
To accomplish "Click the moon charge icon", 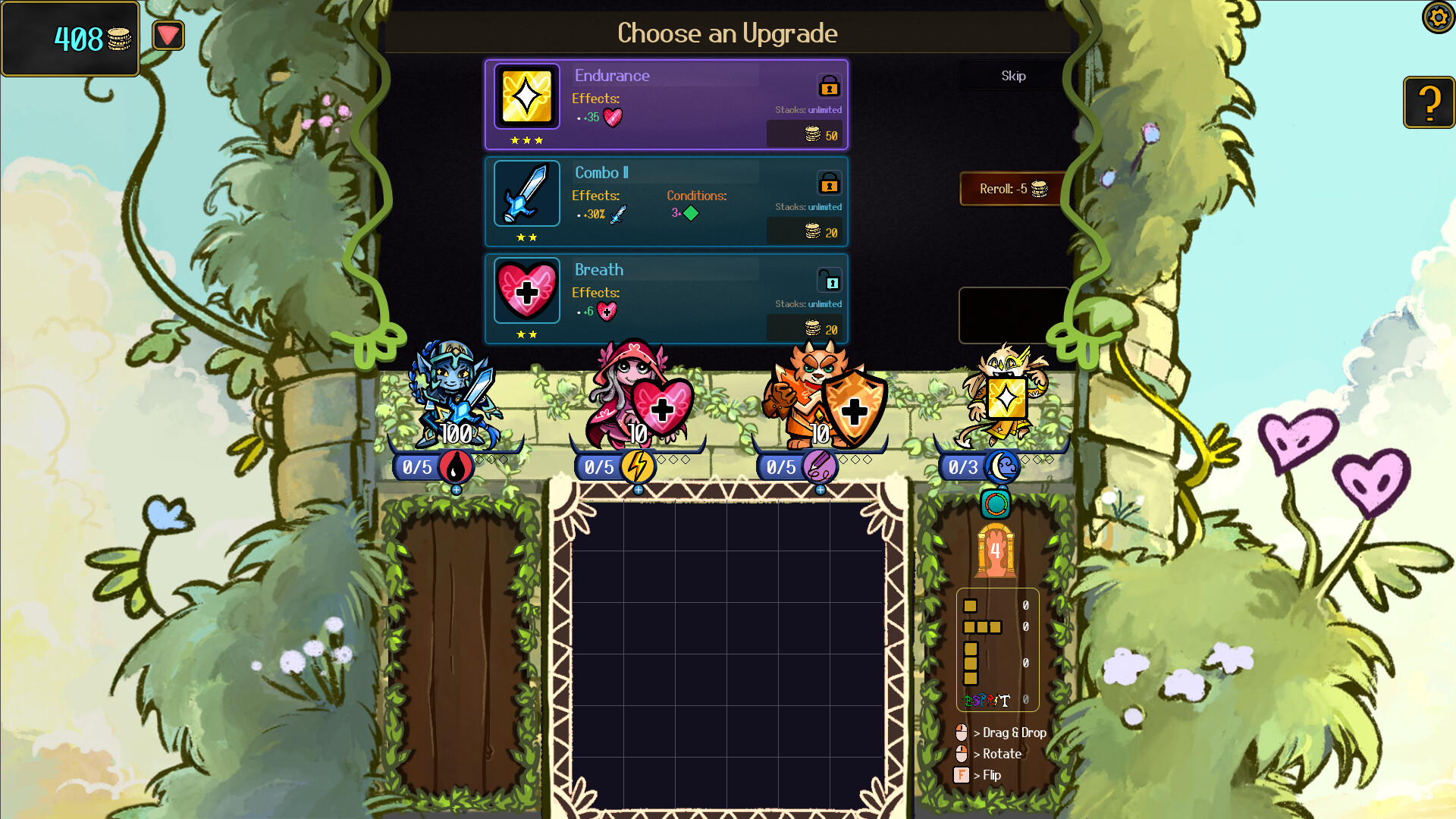I will pyautogui.click(x=1001, y=467).
